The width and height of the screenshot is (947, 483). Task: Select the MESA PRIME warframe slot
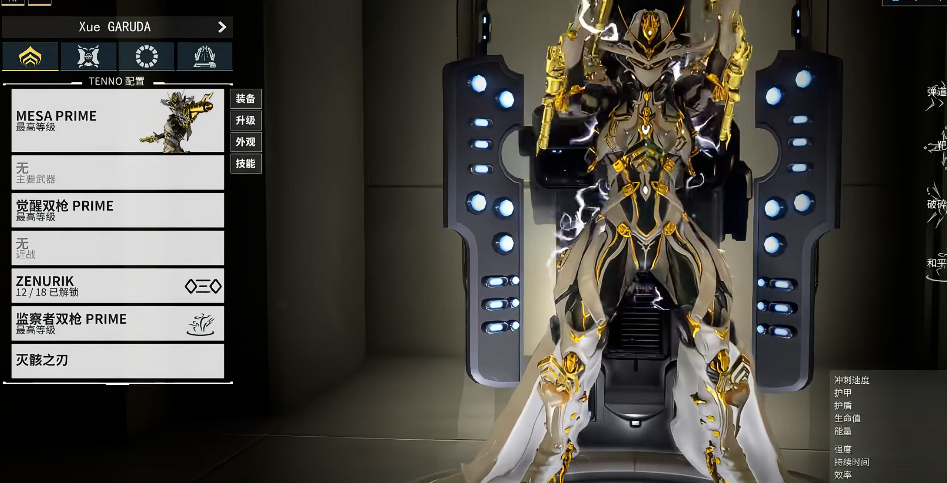(x=117, y=121)
